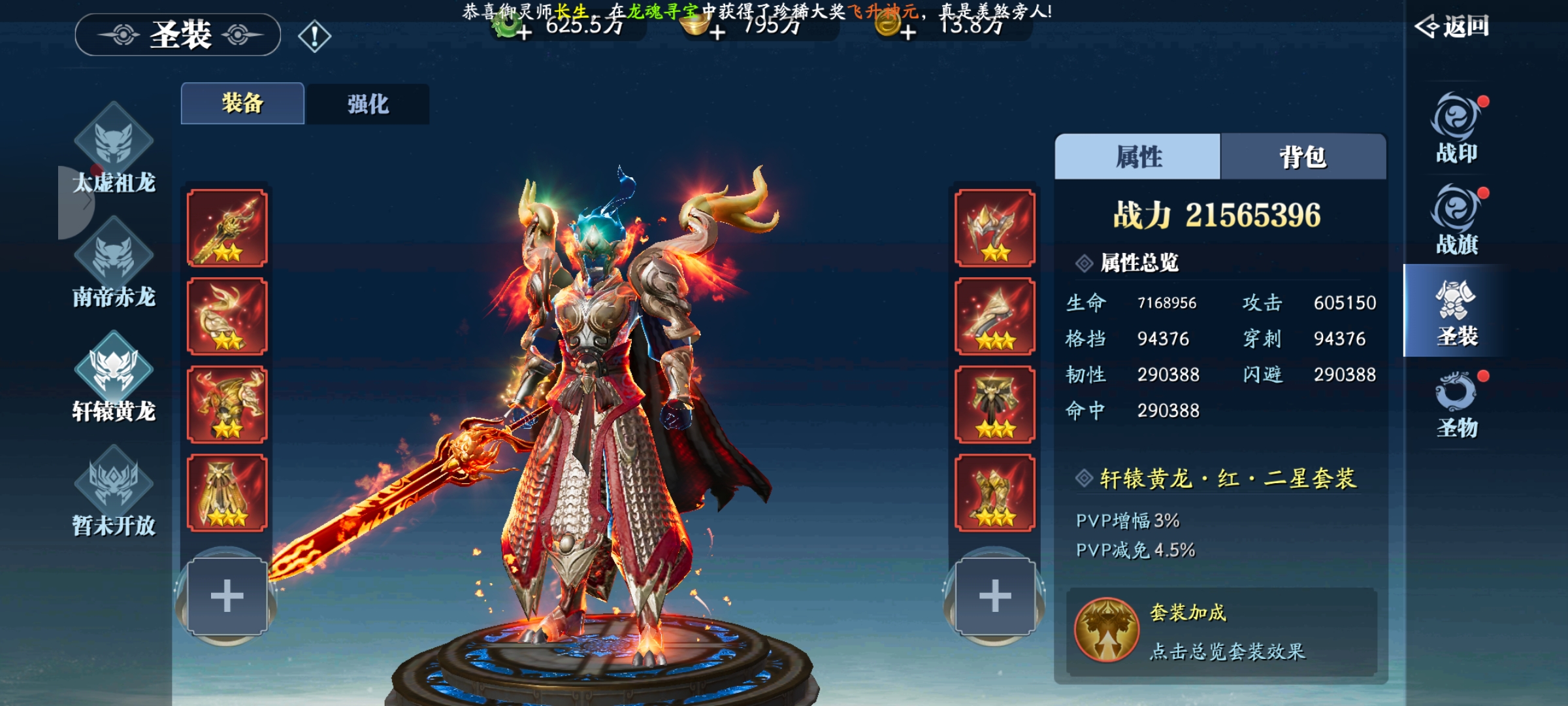Open the 战印 menu
Image resolution: width=1568 pixels, height=706 pixels.
[1456, 129]
